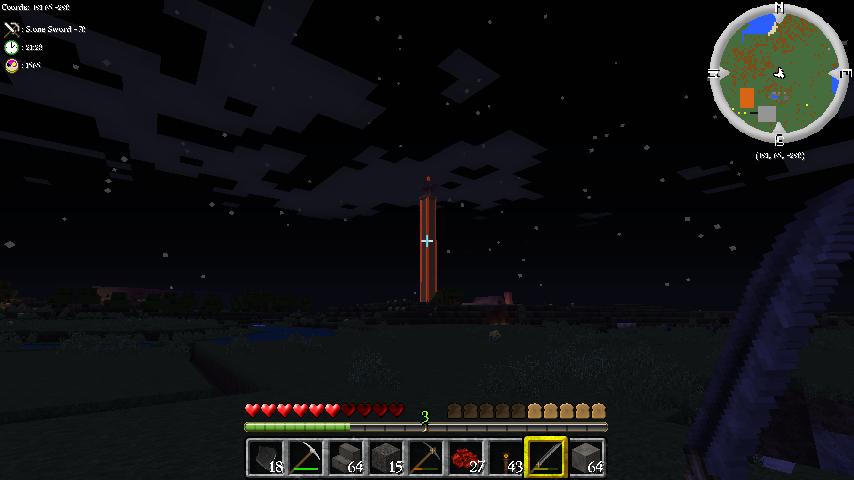Screen dimensions: 854x480
Task: Select the redstone dust stack
Action: point(466,458)
